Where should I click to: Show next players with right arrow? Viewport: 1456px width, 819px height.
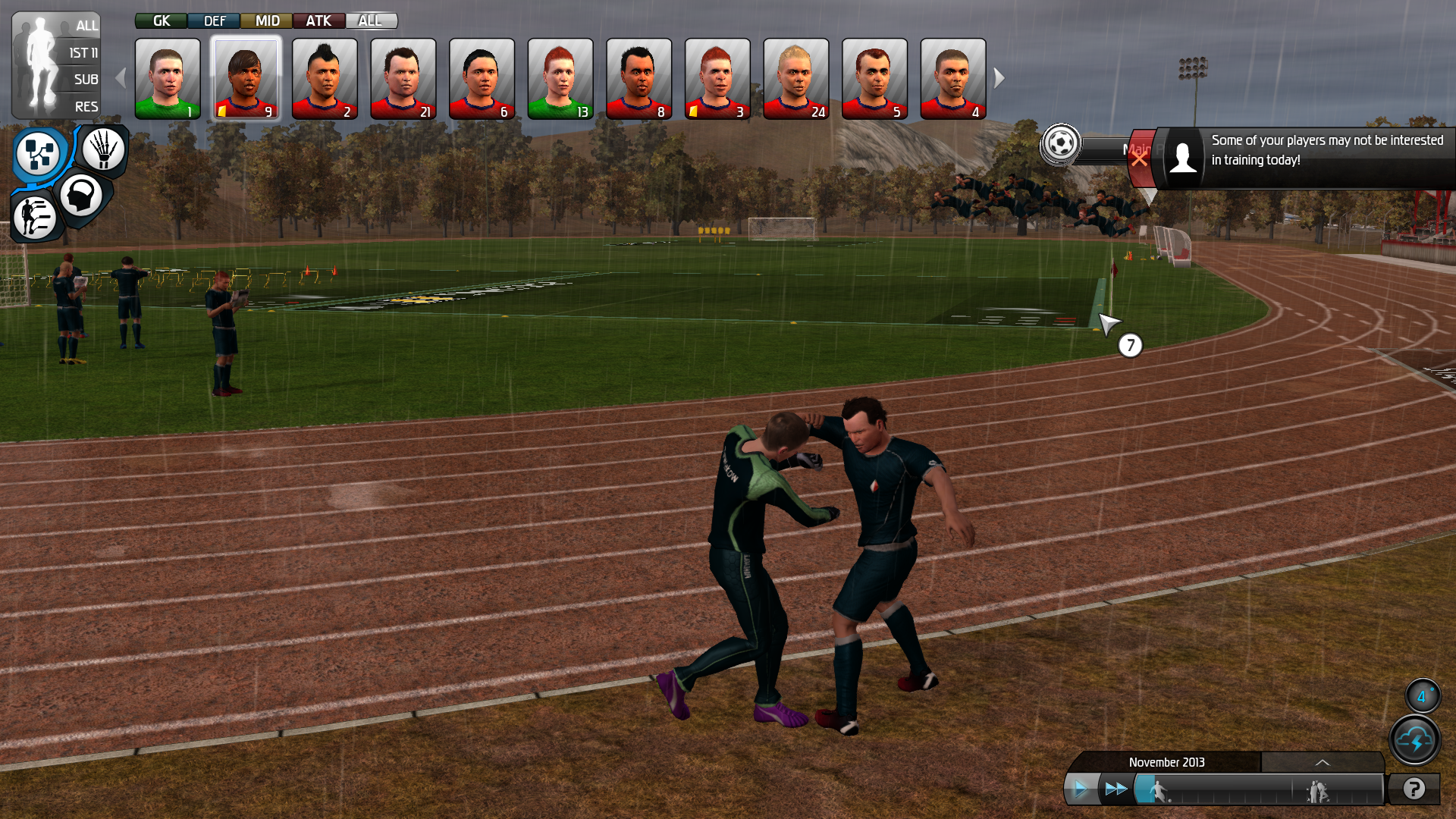(999, 77)
